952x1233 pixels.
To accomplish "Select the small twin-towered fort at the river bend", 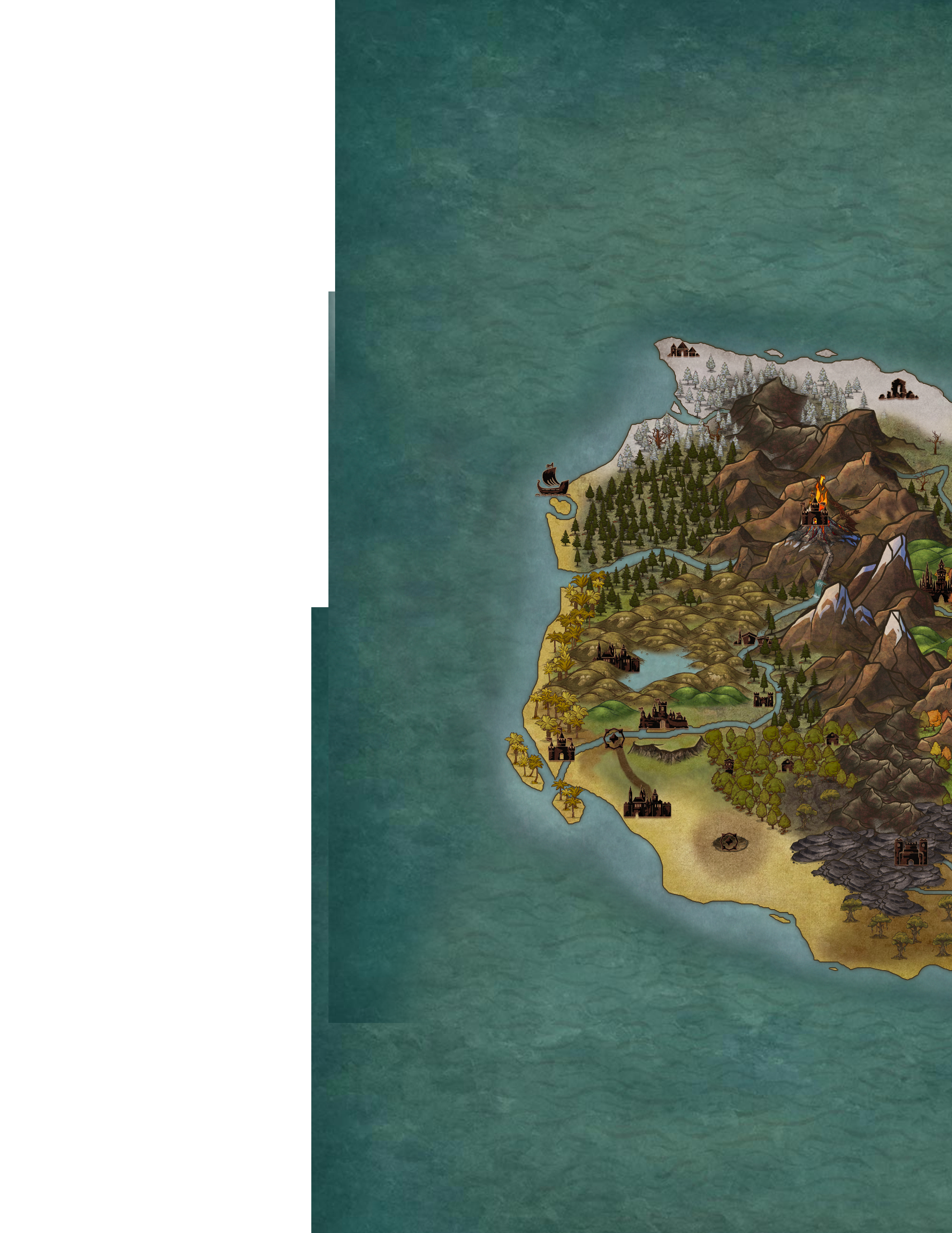I will coord(764,700).
